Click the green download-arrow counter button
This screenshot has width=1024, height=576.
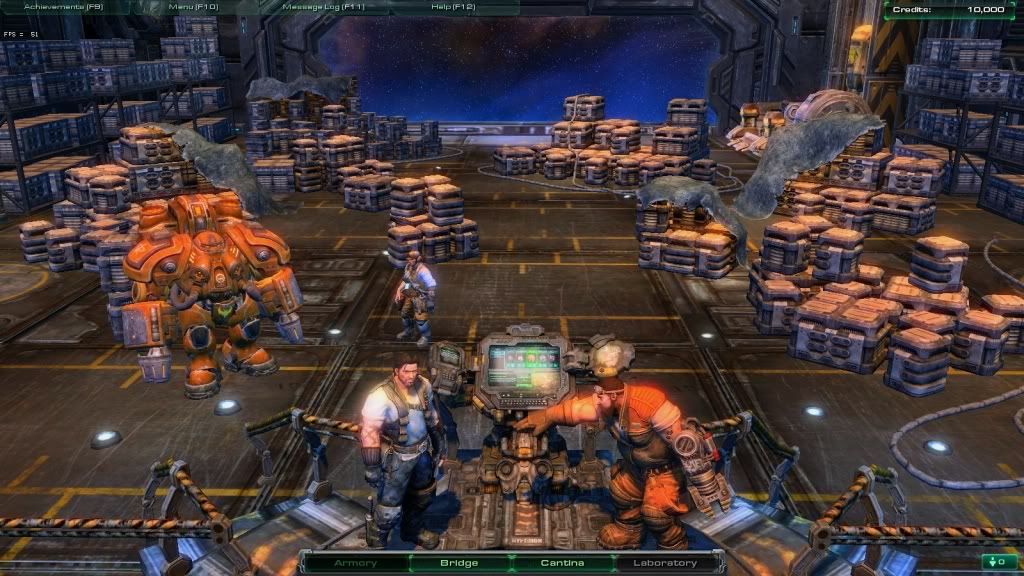pos(994,561)
